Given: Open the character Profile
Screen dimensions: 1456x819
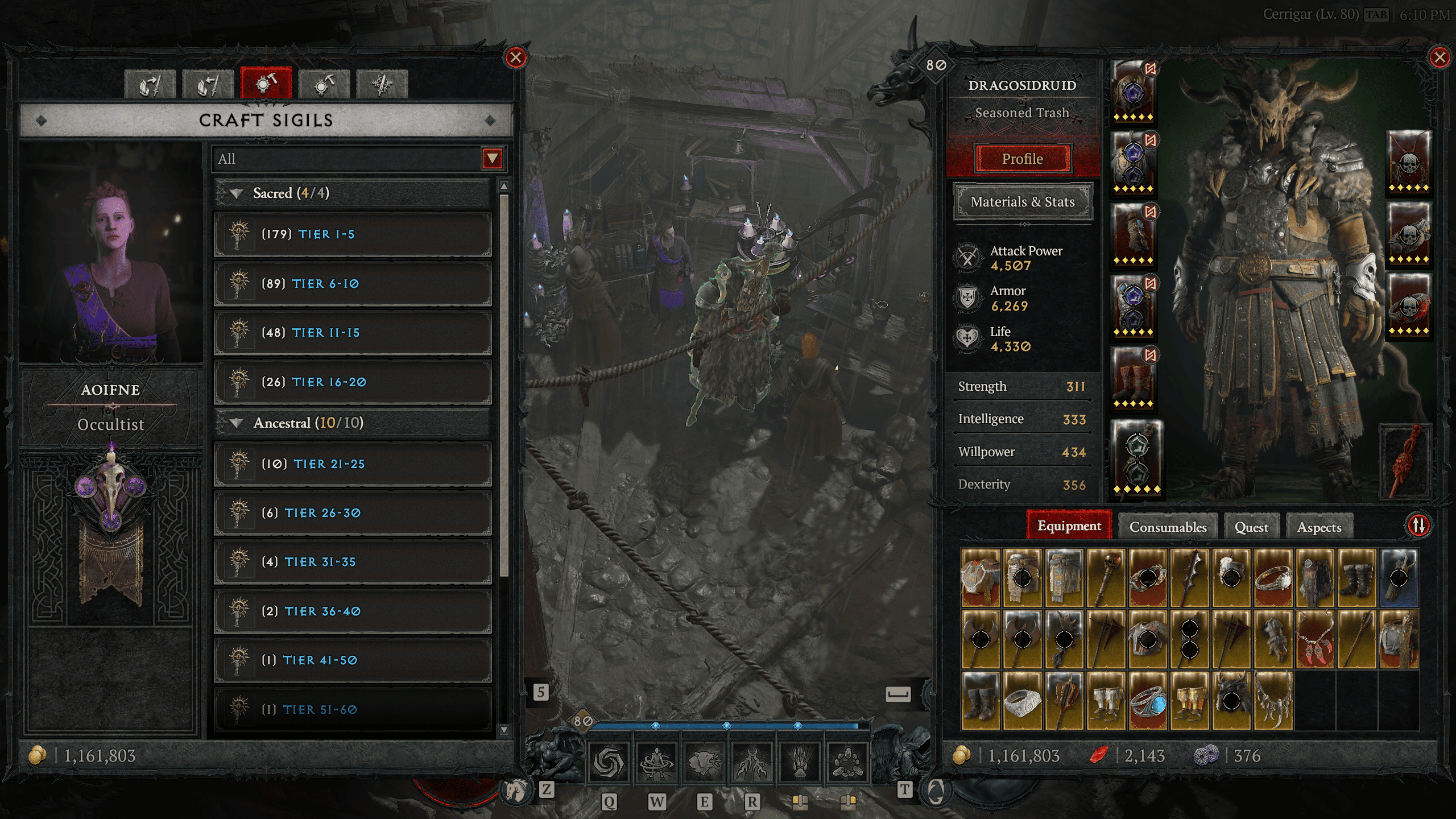Looking at the screenshot, I should [1022, 159].
